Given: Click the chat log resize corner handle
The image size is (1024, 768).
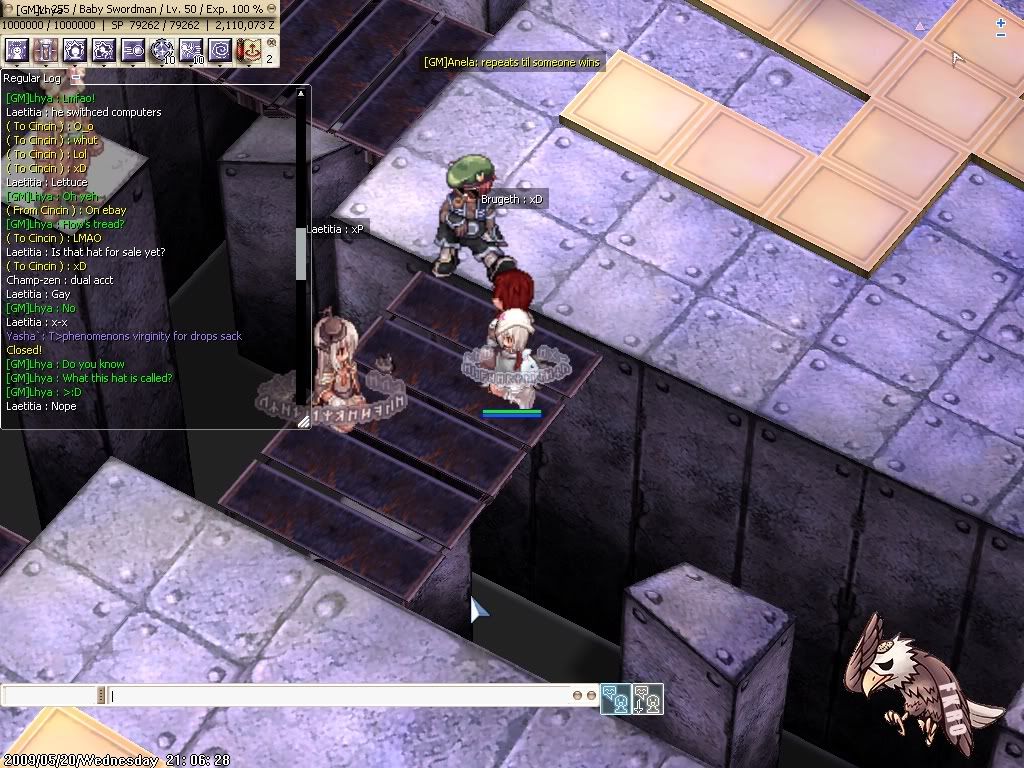Looking at the screenshot, I should click(x=303, y=422).
